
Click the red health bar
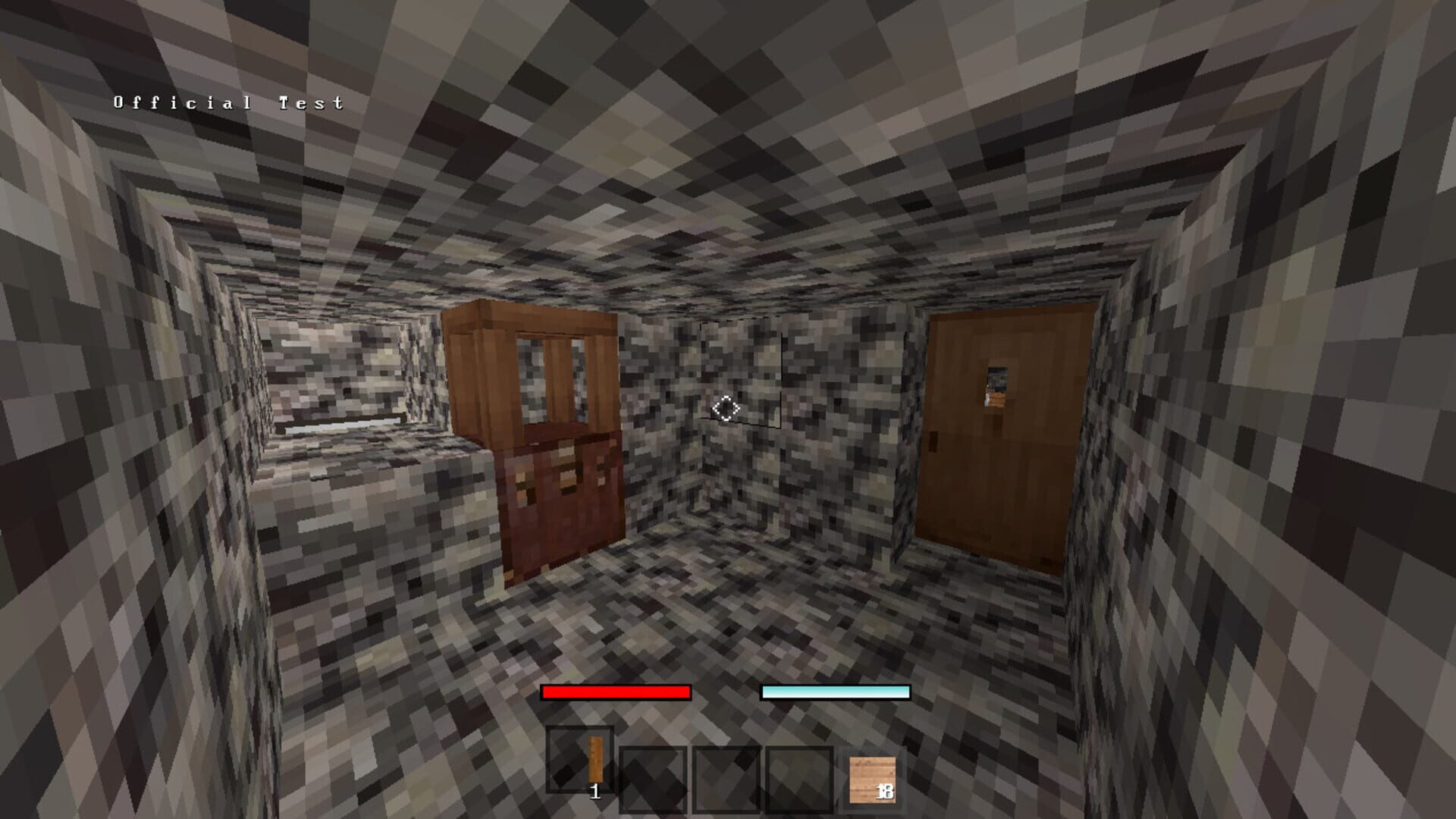tap(616, 691)
